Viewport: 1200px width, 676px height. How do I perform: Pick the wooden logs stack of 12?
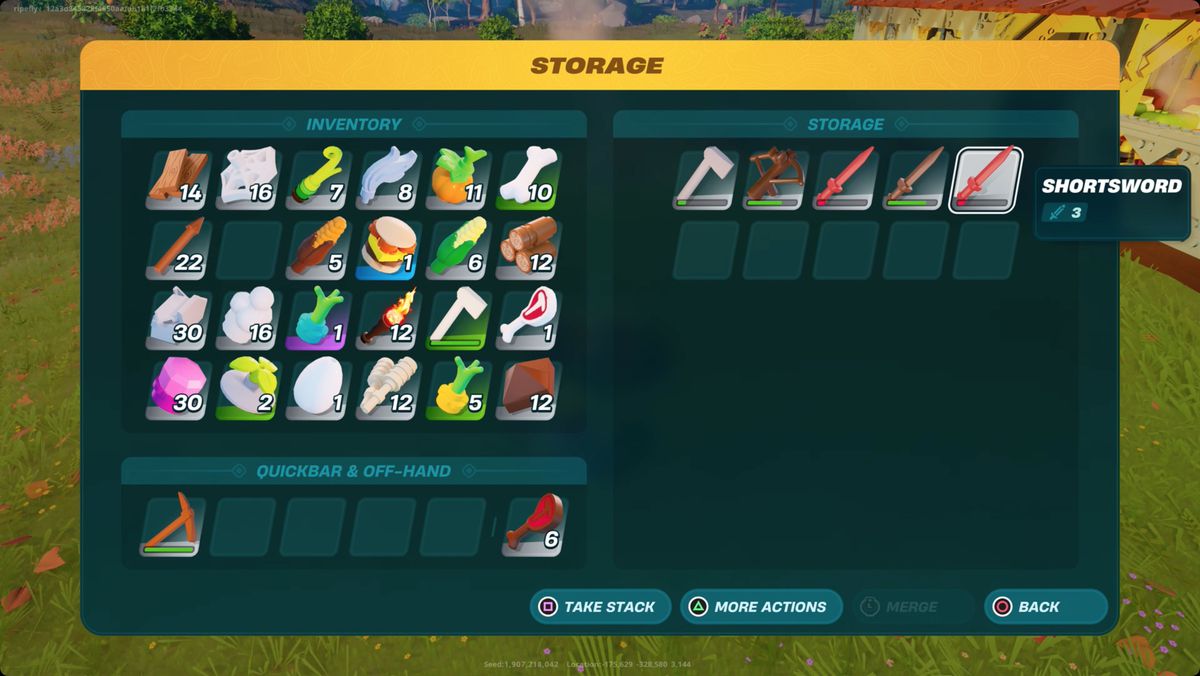[528, 249]
